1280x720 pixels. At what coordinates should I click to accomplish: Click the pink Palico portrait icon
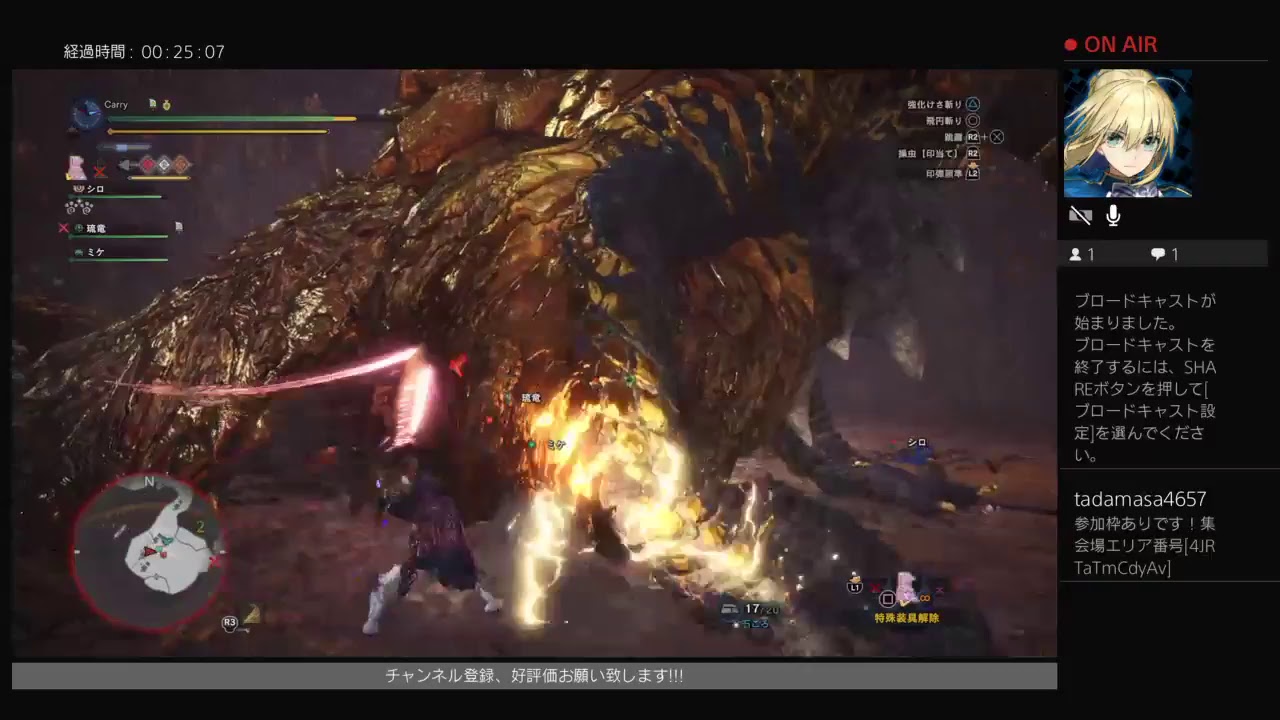pyautogui.click(x=78, y=167)
